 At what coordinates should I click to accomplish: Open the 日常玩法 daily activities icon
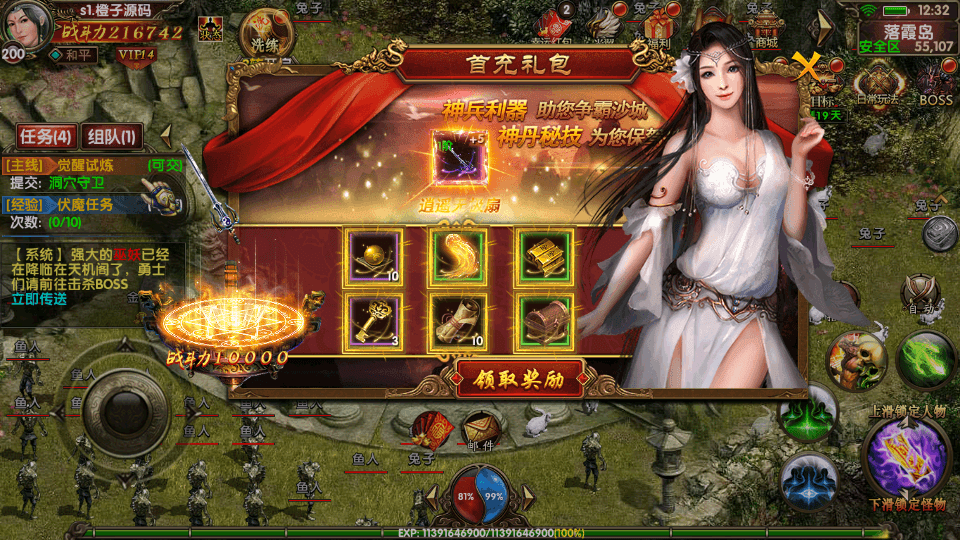[x=877, y=81]
